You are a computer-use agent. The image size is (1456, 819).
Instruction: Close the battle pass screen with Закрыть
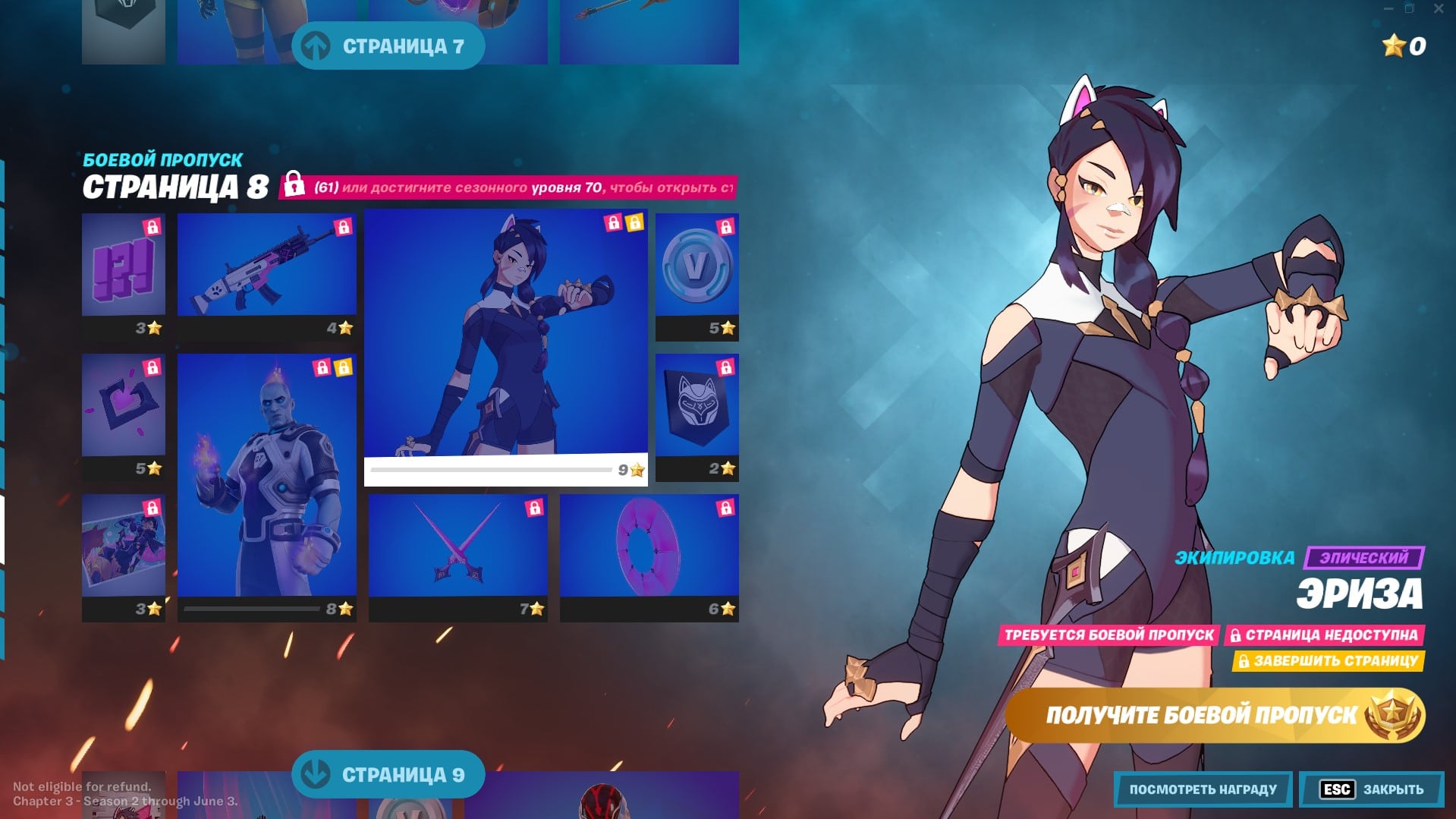coord(1372,789)
